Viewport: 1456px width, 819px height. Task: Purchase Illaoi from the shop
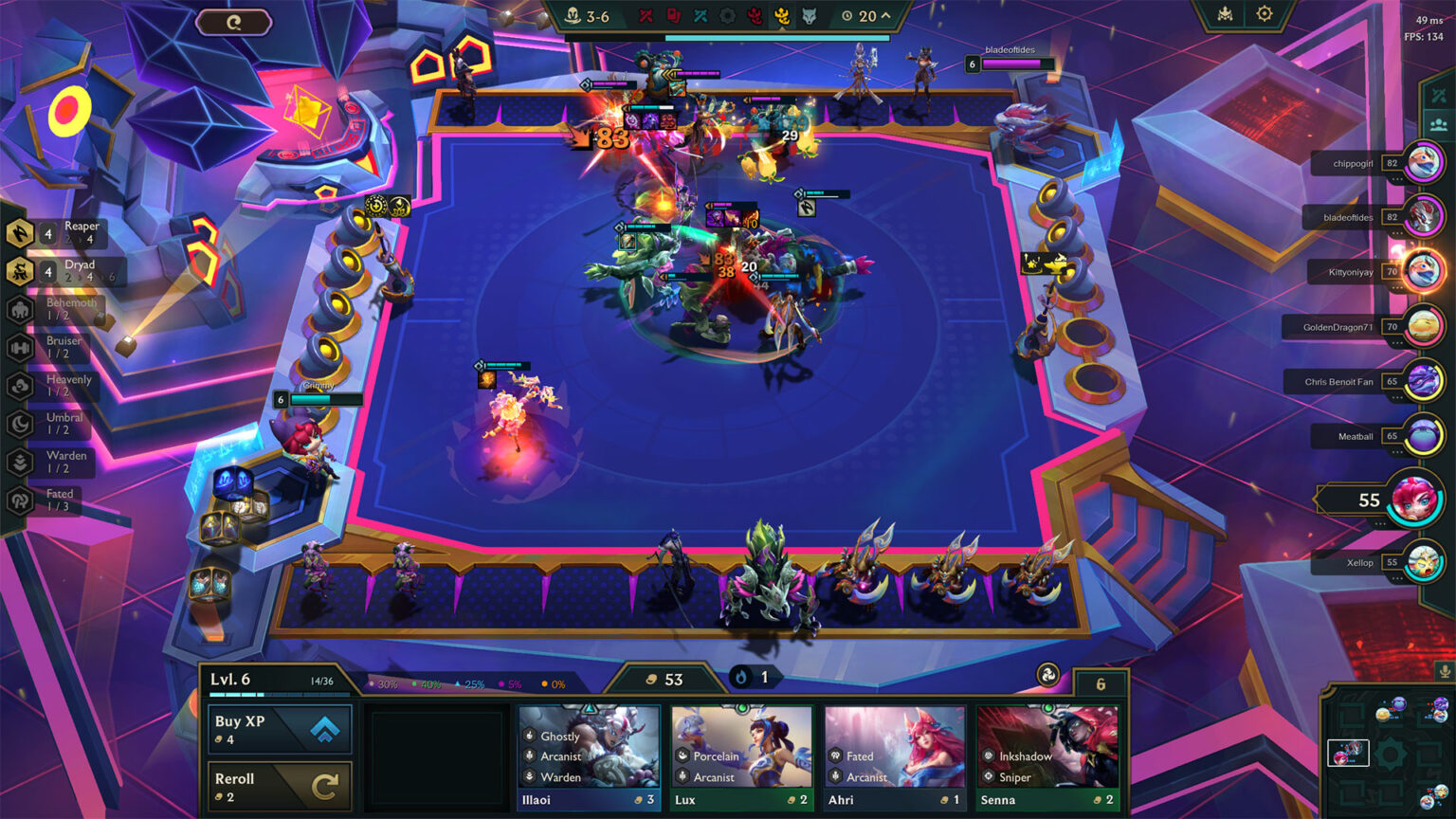click(x=589, y=757)
